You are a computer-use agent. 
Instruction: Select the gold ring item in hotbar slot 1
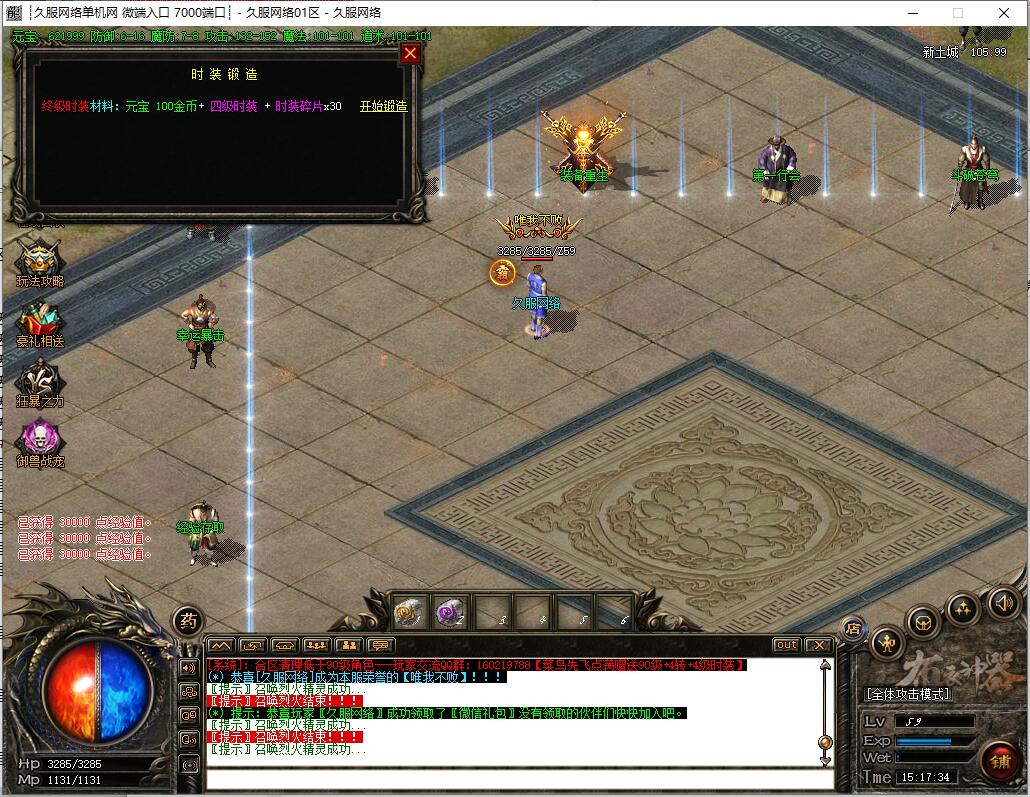pos(411,610)
